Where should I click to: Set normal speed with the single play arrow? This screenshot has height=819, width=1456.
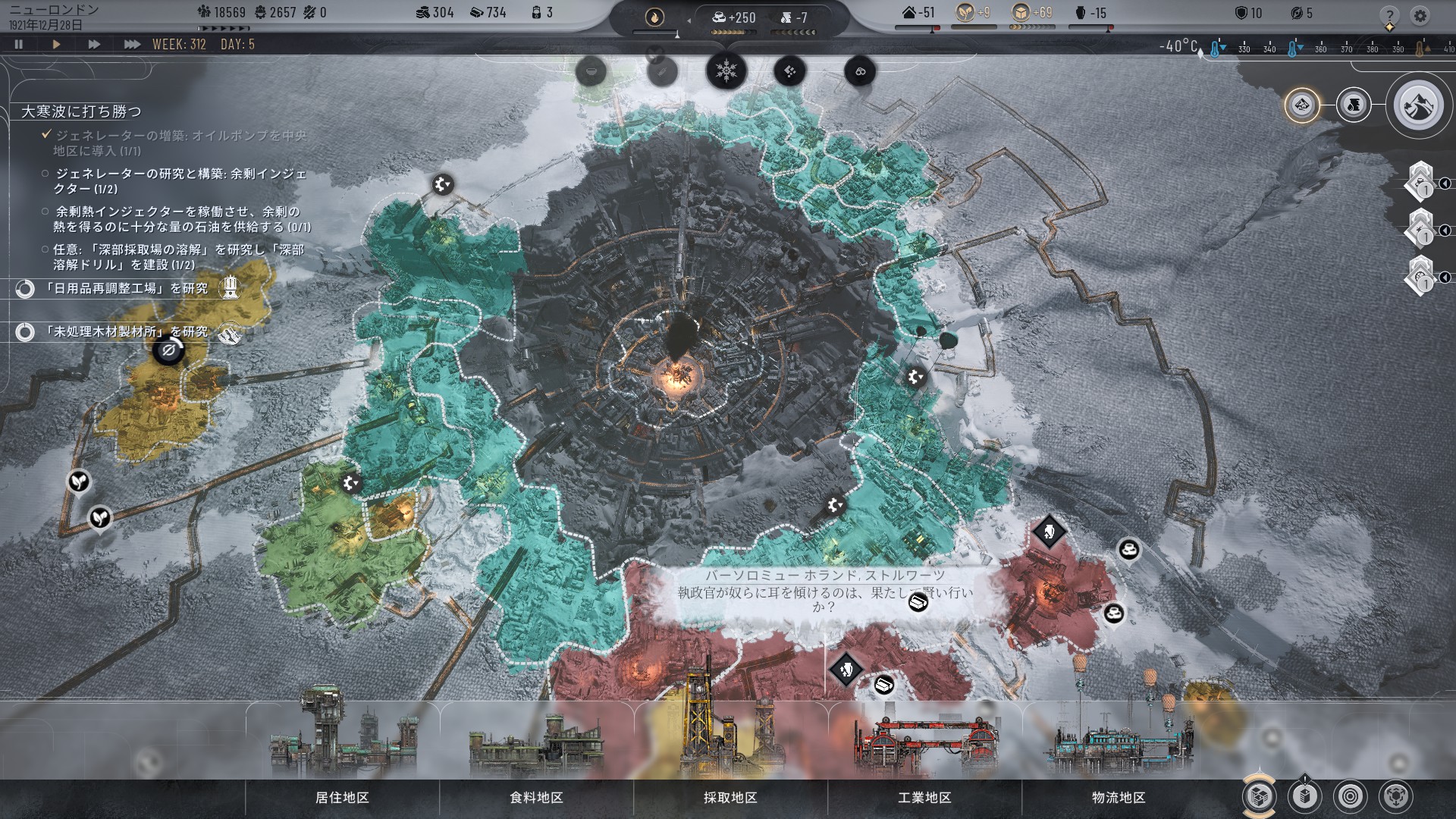(x=56, y=45)
